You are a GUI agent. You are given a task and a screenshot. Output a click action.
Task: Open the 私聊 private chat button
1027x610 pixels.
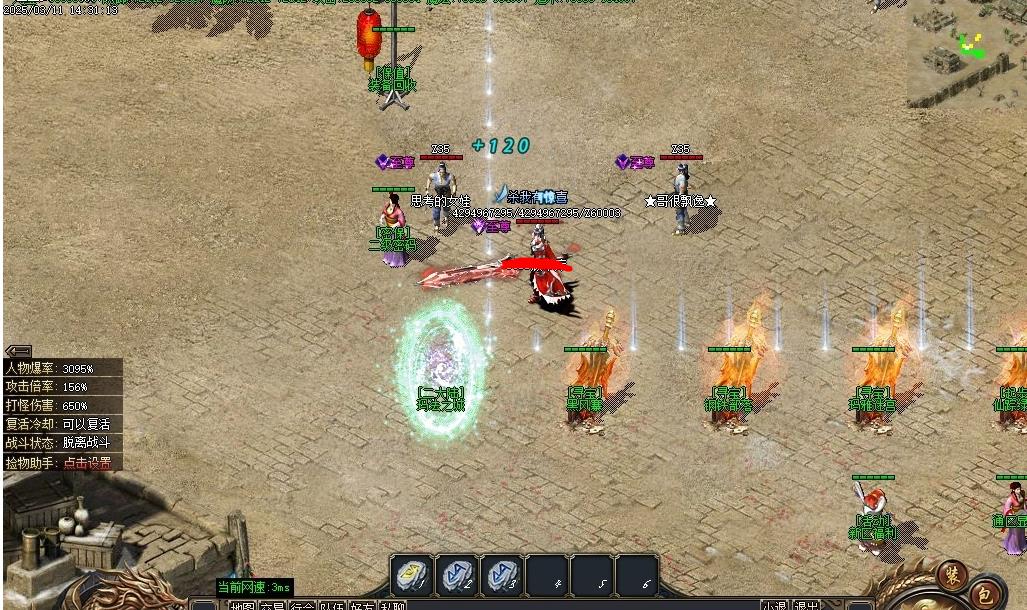point(392,605)
